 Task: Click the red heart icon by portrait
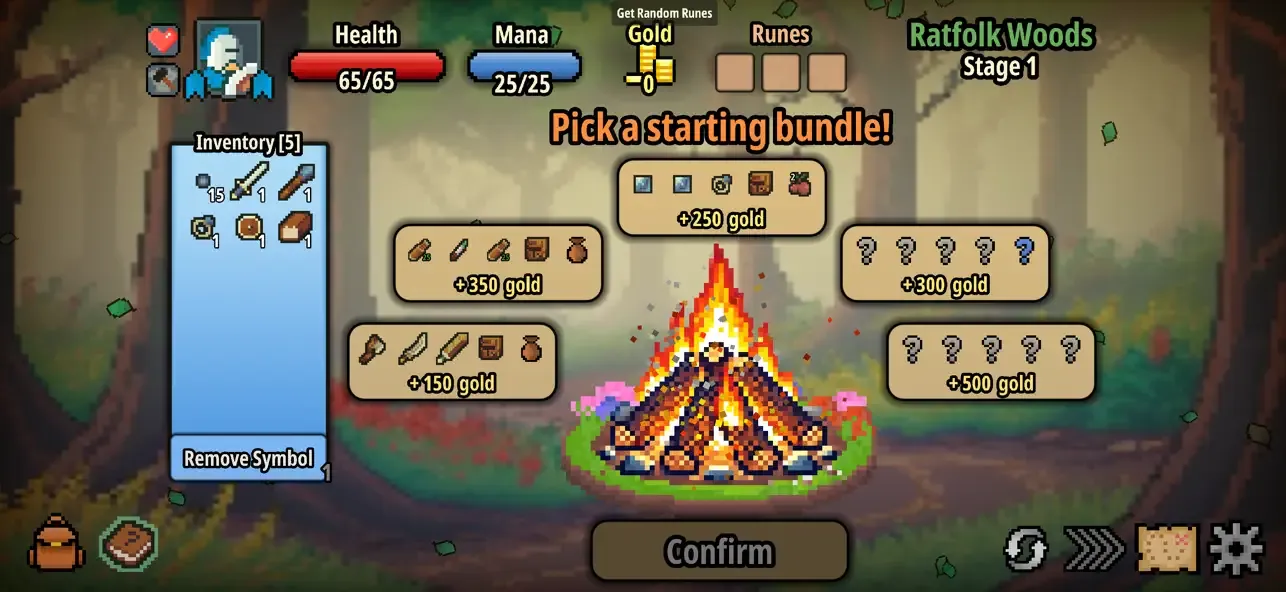[x=163, y=41]
